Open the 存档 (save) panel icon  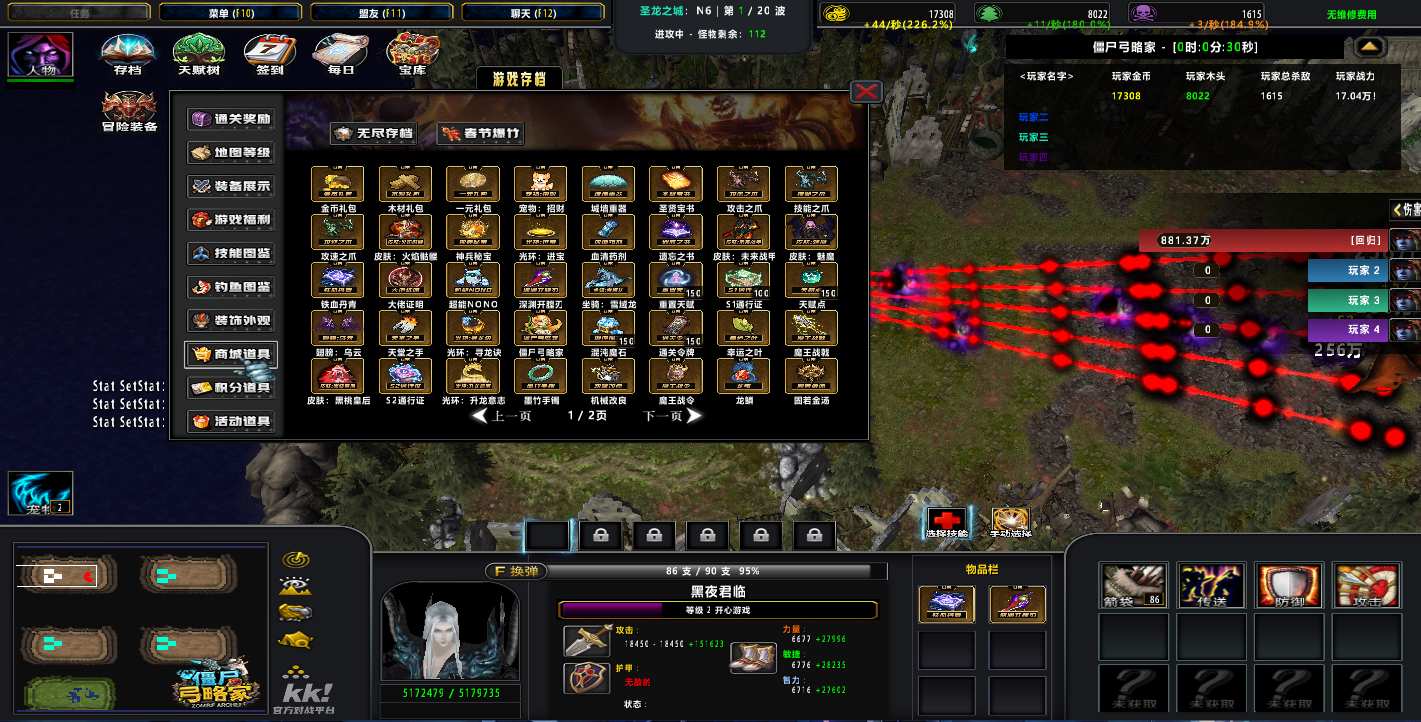125,50
